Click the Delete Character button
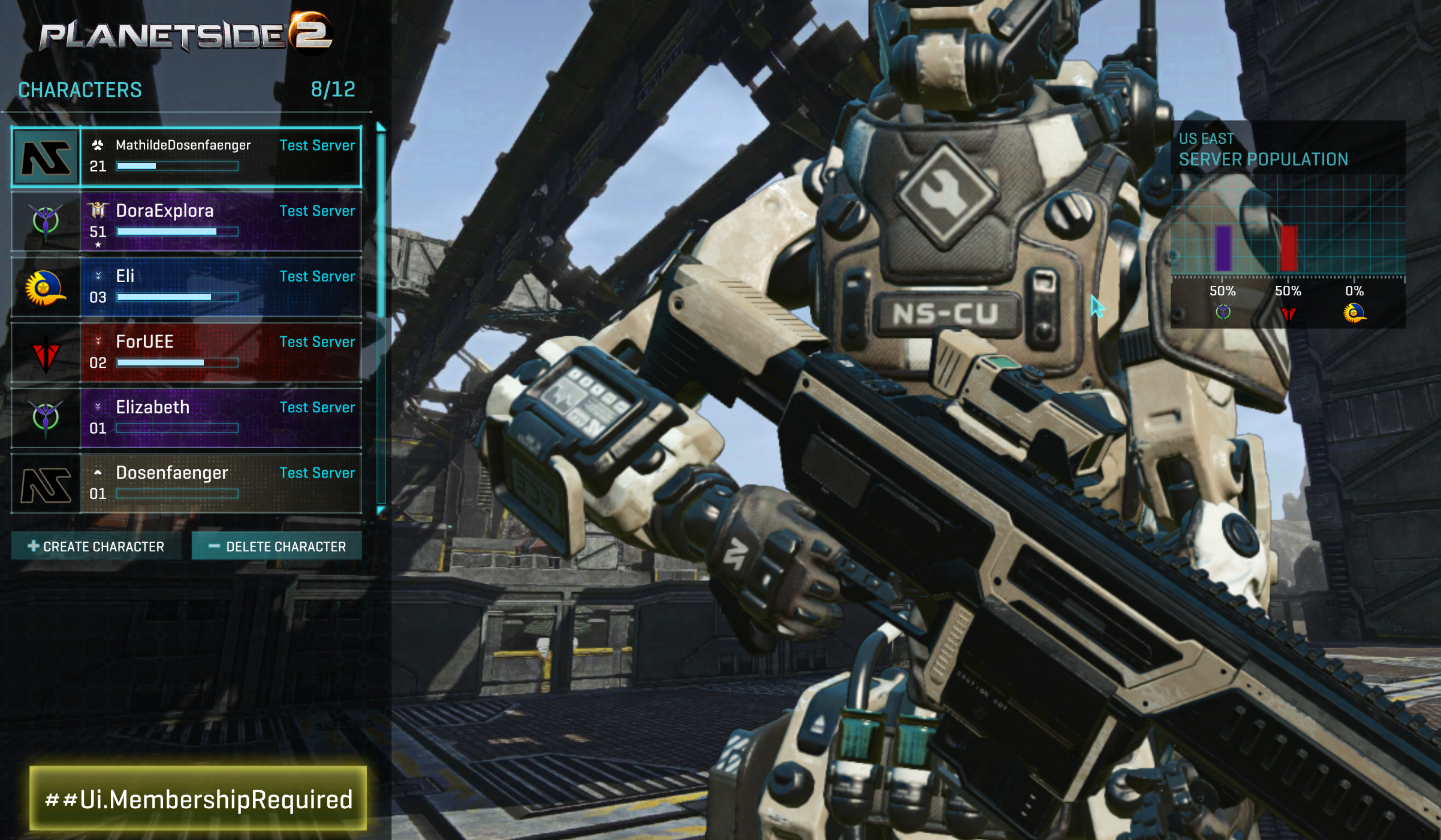 (277, 546)
